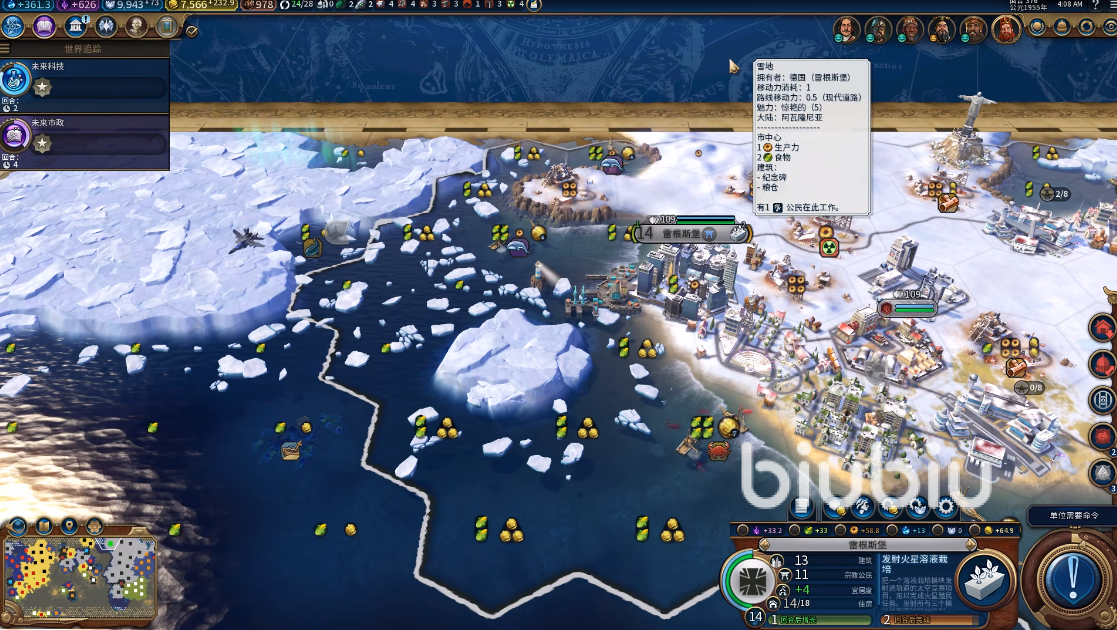Select the Future Civic tracker entry
Viewport: 1117px width, 630px height.
(x=84, y=136)
